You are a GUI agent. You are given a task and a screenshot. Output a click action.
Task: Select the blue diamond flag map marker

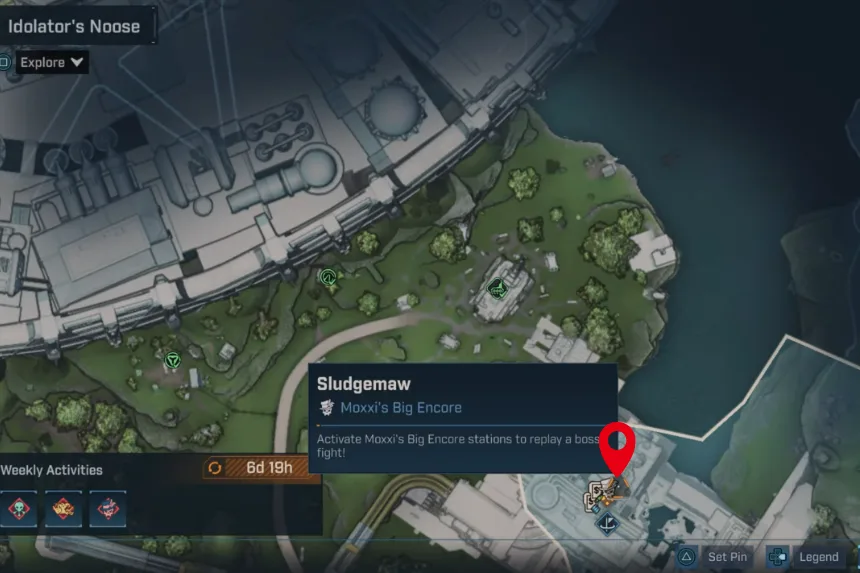[605, 521]
